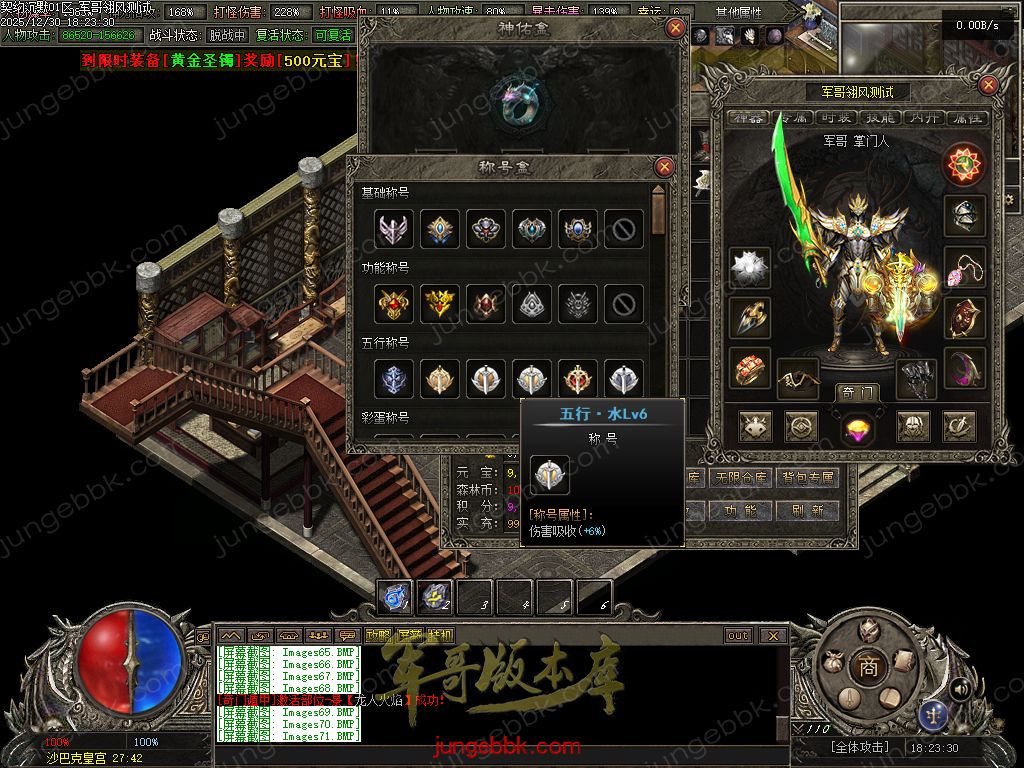Show the 属性 attributes tab
Image resolution: width=1024 pixels, height=768 pixels.
(x=972, y=118)
